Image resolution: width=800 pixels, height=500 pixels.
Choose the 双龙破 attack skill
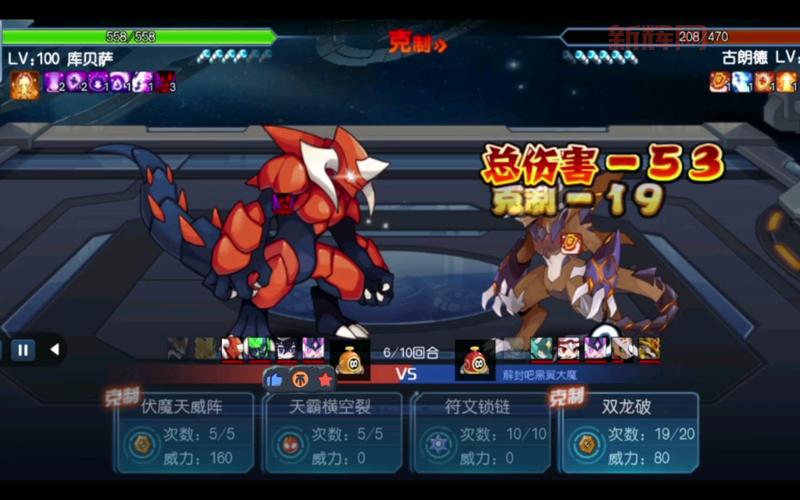629,432
